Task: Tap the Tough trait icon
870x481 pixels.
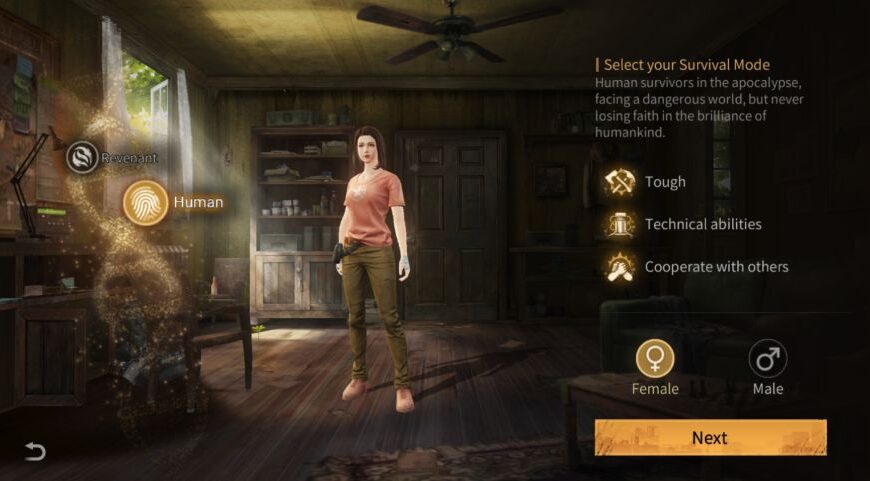Action: coord(620,182)
